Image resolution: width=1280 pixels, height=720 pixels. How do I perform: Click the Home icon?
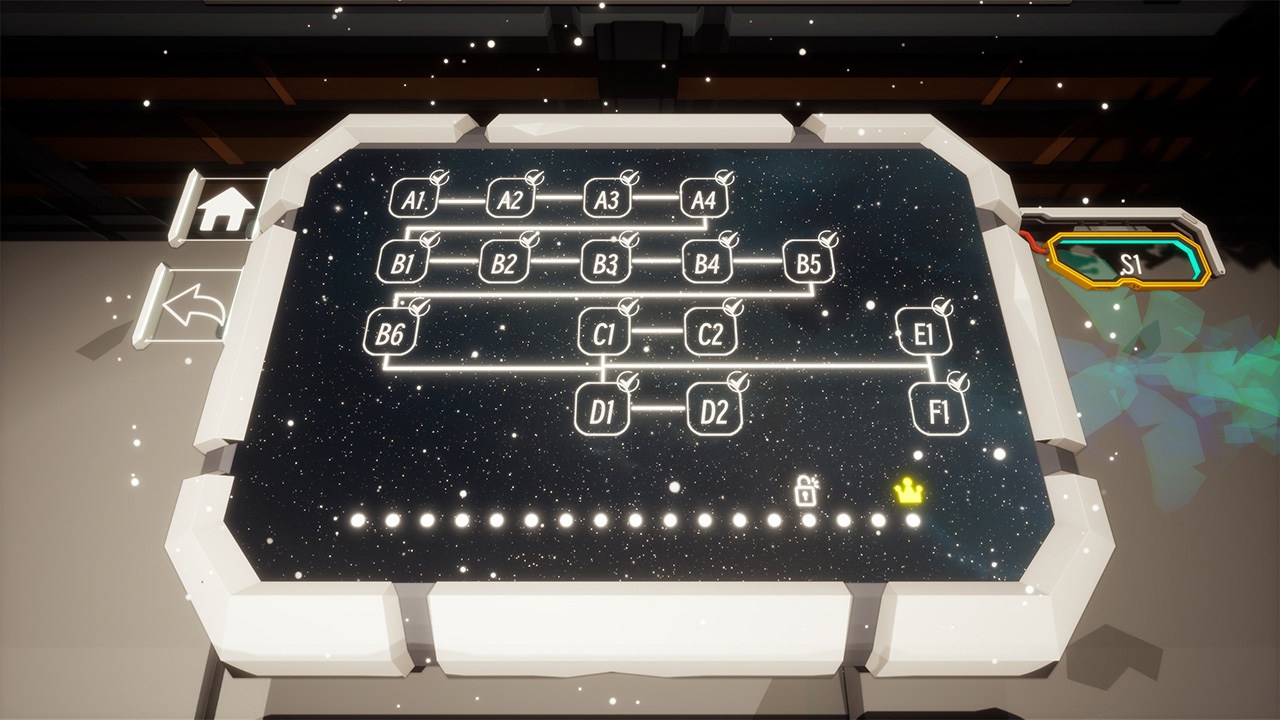(x=225, y=207)
